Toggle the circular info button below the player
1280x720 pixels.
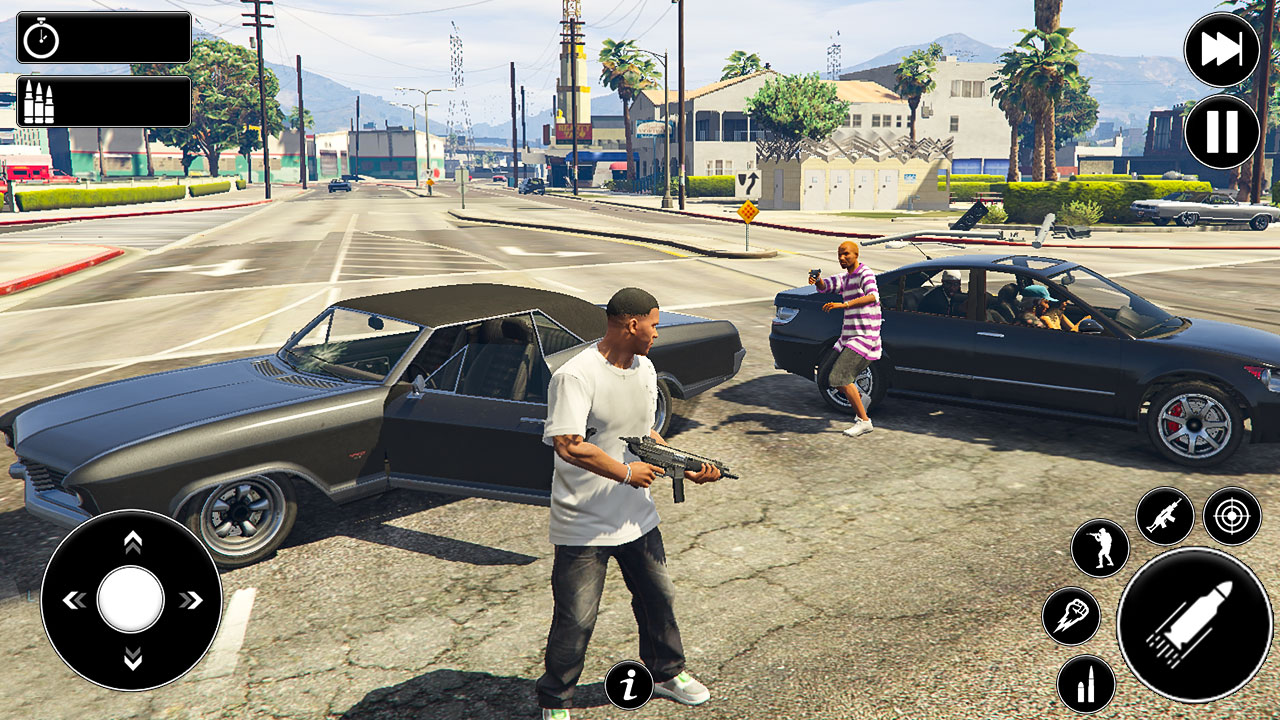click(x=629, y=684)
